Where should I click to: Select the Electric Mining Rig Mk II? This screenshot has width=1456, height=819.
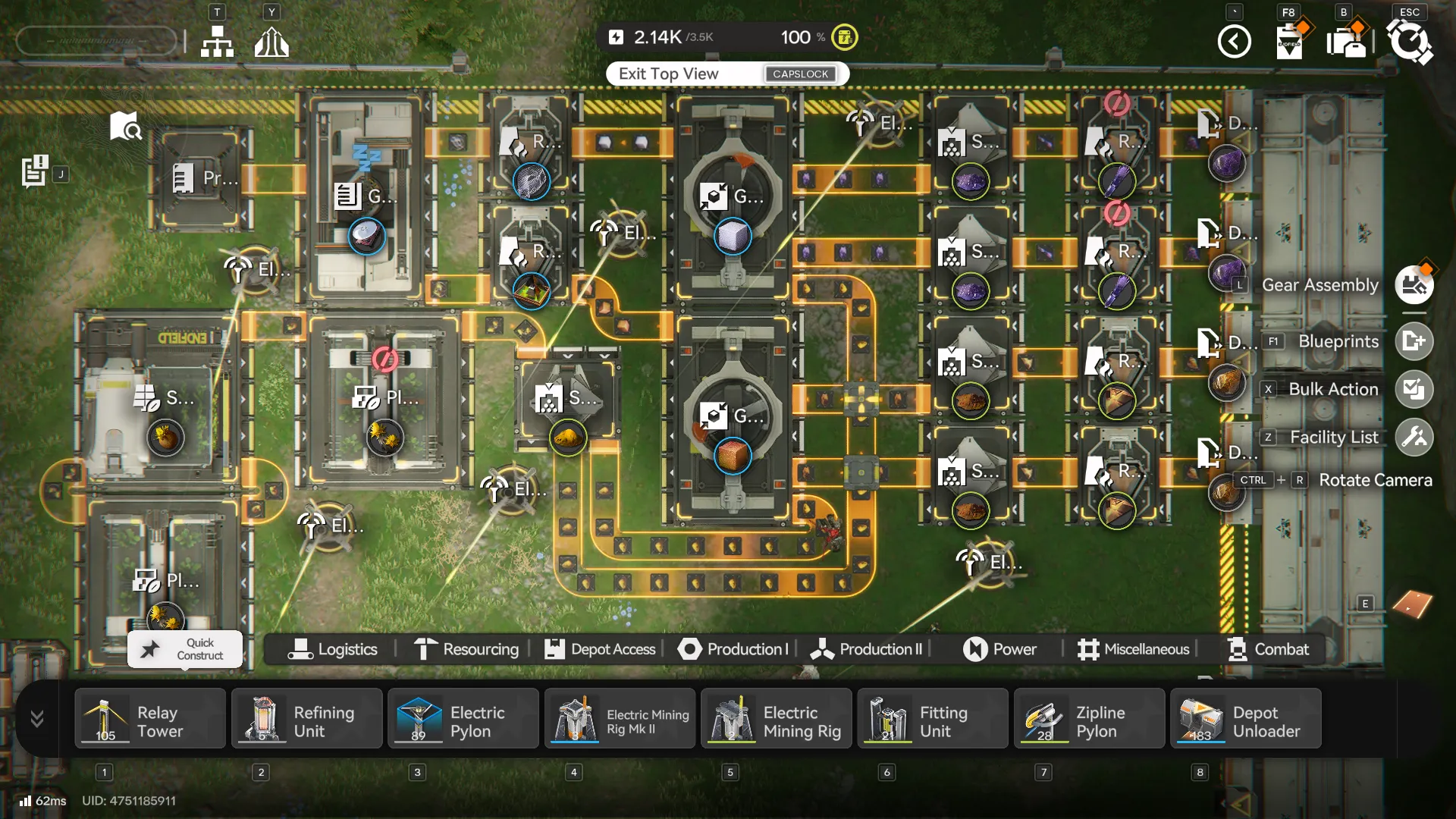[620, 718]
